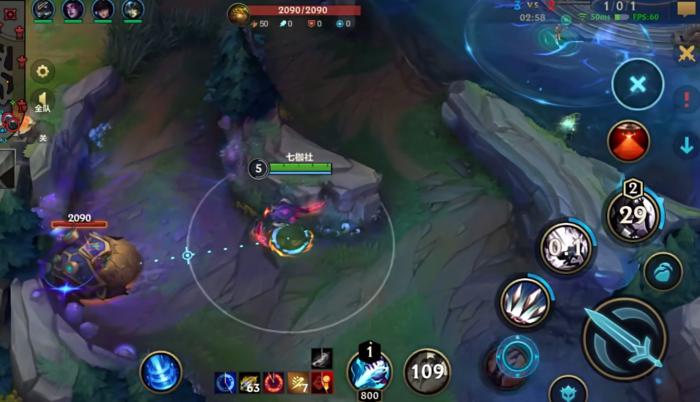The height and width of the screenshot is (402, 700).
Task: Tap the ward trinket button
Action: tap(662, 271)
